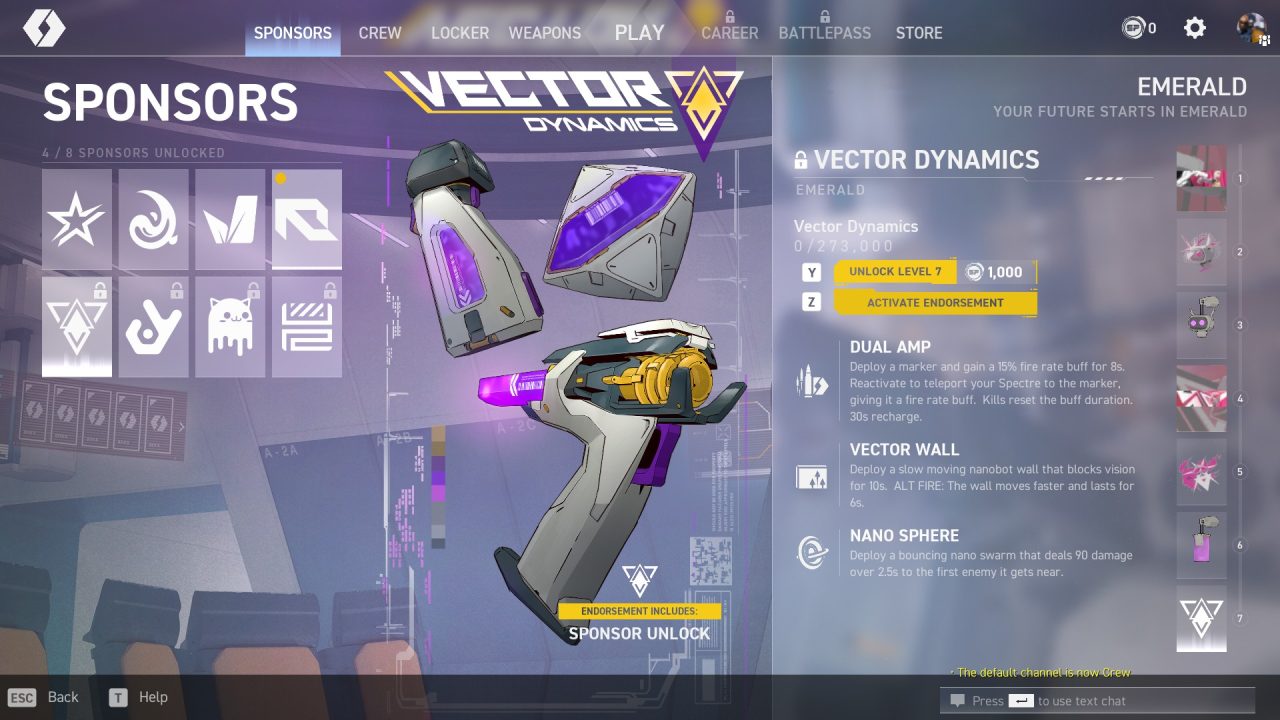Viewport: 1280px width, 720px height.
Task: Click the Nano Sphere ability icon
Action: click(811, 549)
